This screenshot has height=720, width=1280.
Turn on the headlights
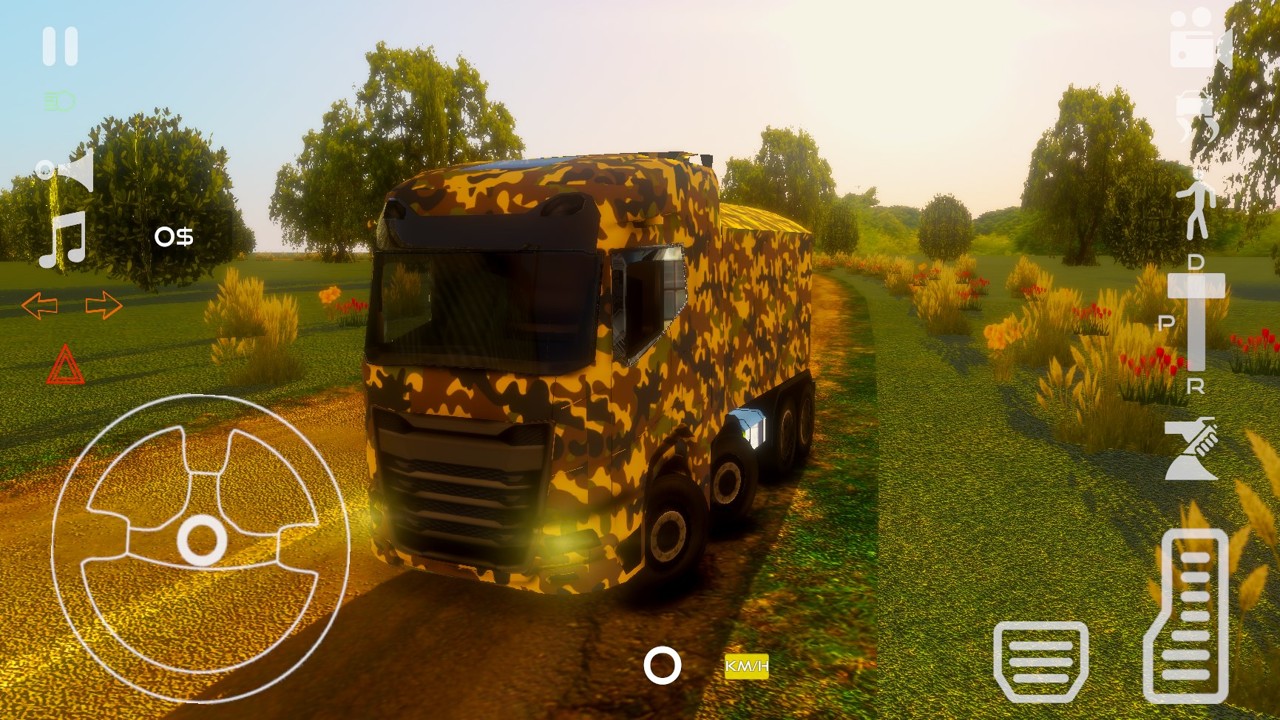60,100
